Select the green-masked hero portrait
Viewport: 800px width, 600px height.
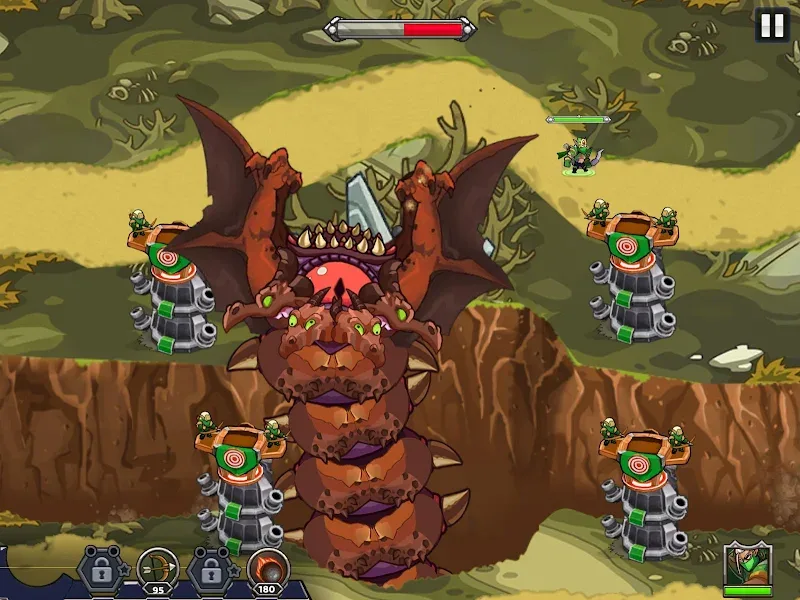pyautogui.click(x=748, y=568)
